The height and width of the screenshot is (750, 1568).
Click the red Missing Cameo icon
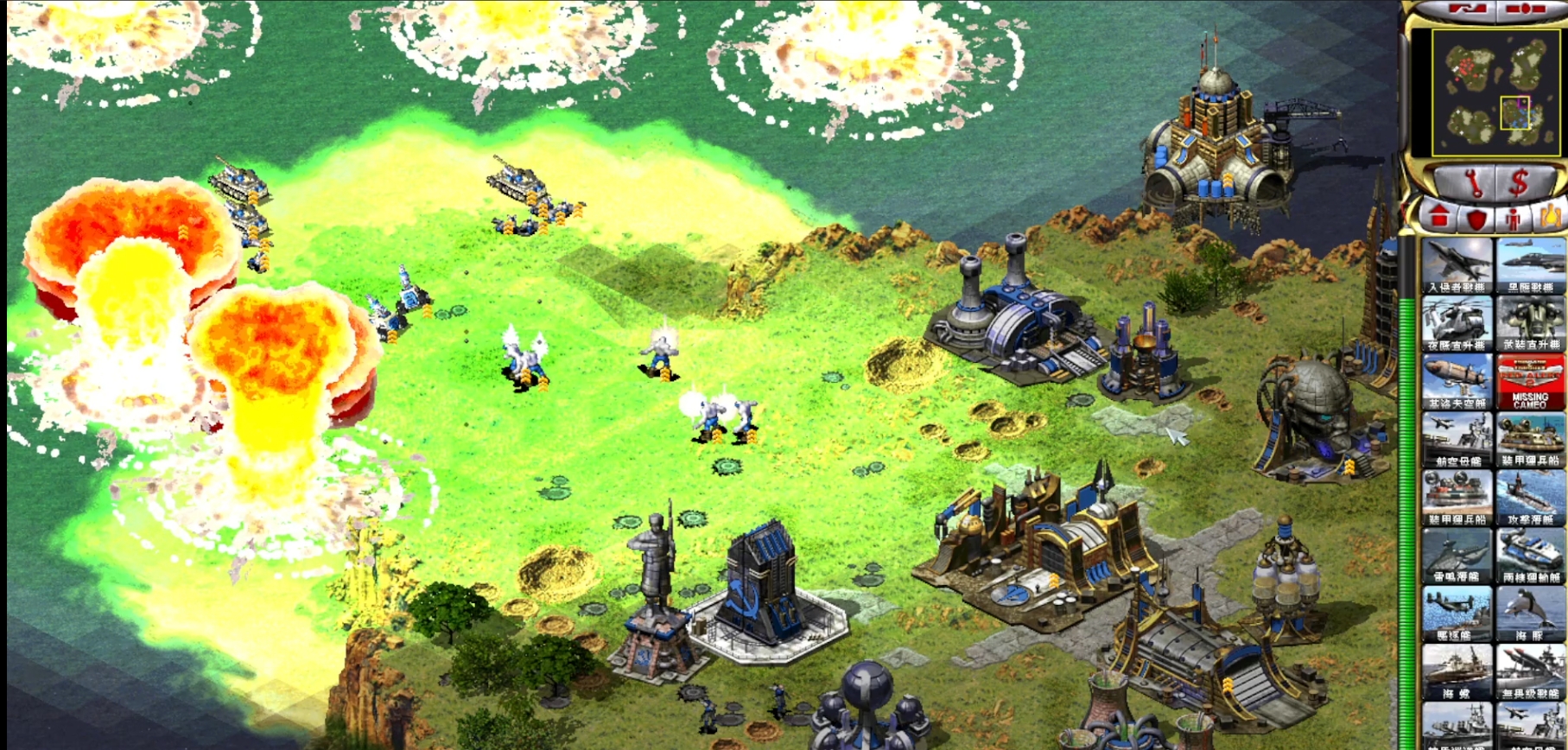[1531, 381]
